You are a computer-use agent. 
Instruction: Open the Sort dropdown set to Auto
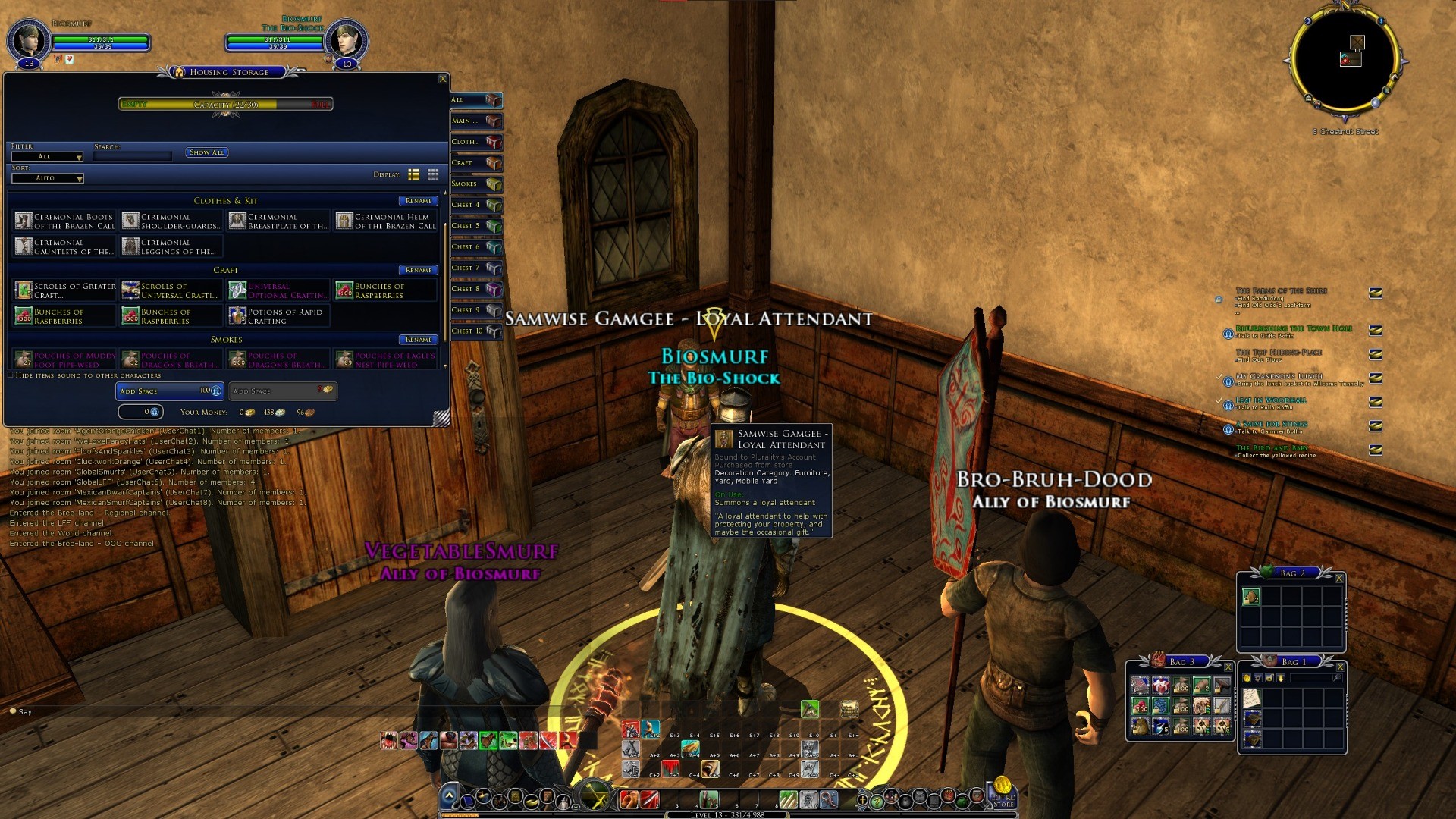[x=47, y=178]
